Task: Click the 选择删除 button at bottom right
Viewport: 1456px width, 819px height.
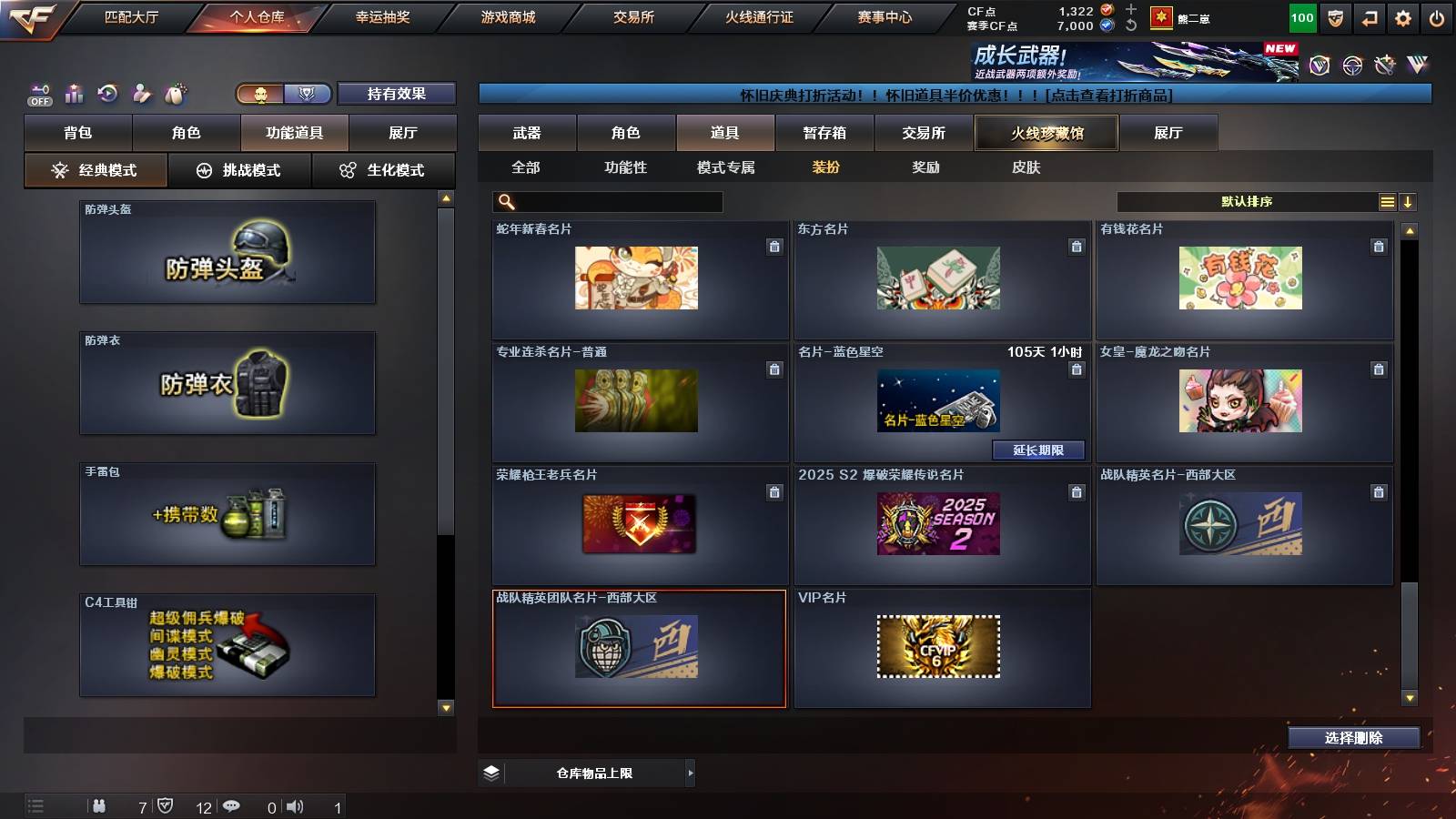Action: (1353, 738)
